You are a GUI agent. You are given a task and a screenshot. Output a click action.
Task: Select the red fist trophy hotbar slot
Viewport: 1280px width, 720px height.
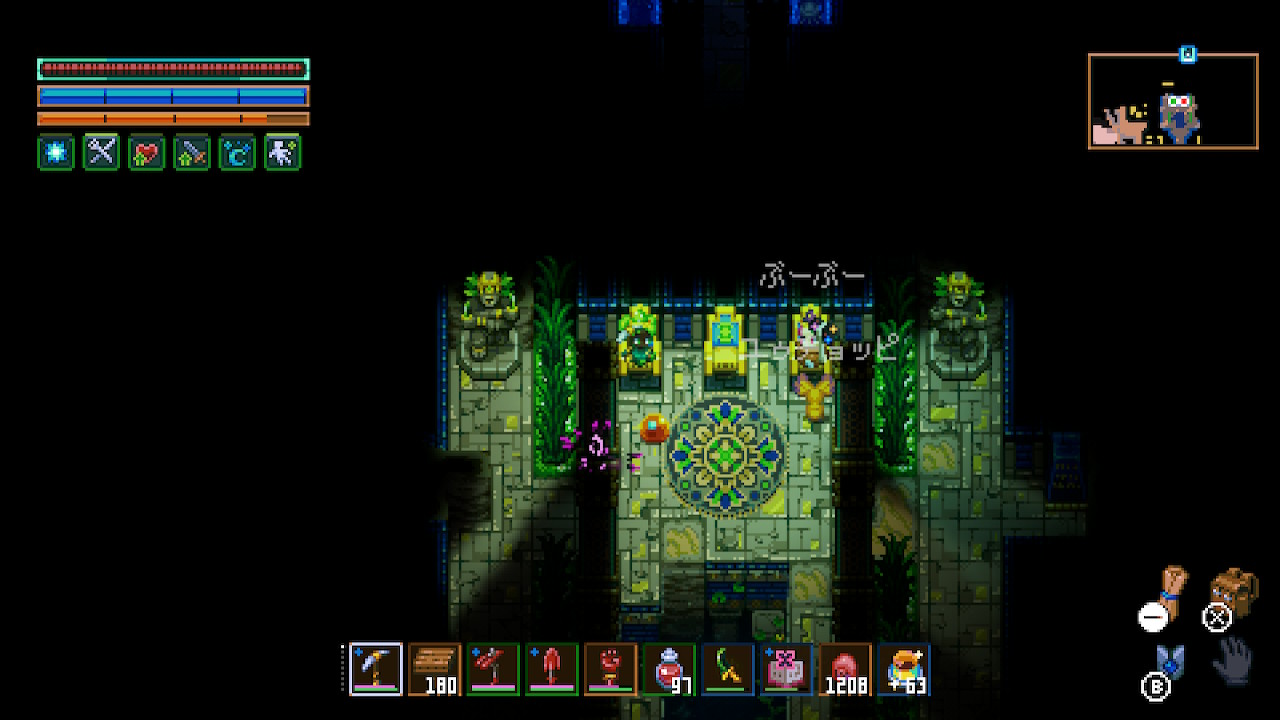pos(610,668)
